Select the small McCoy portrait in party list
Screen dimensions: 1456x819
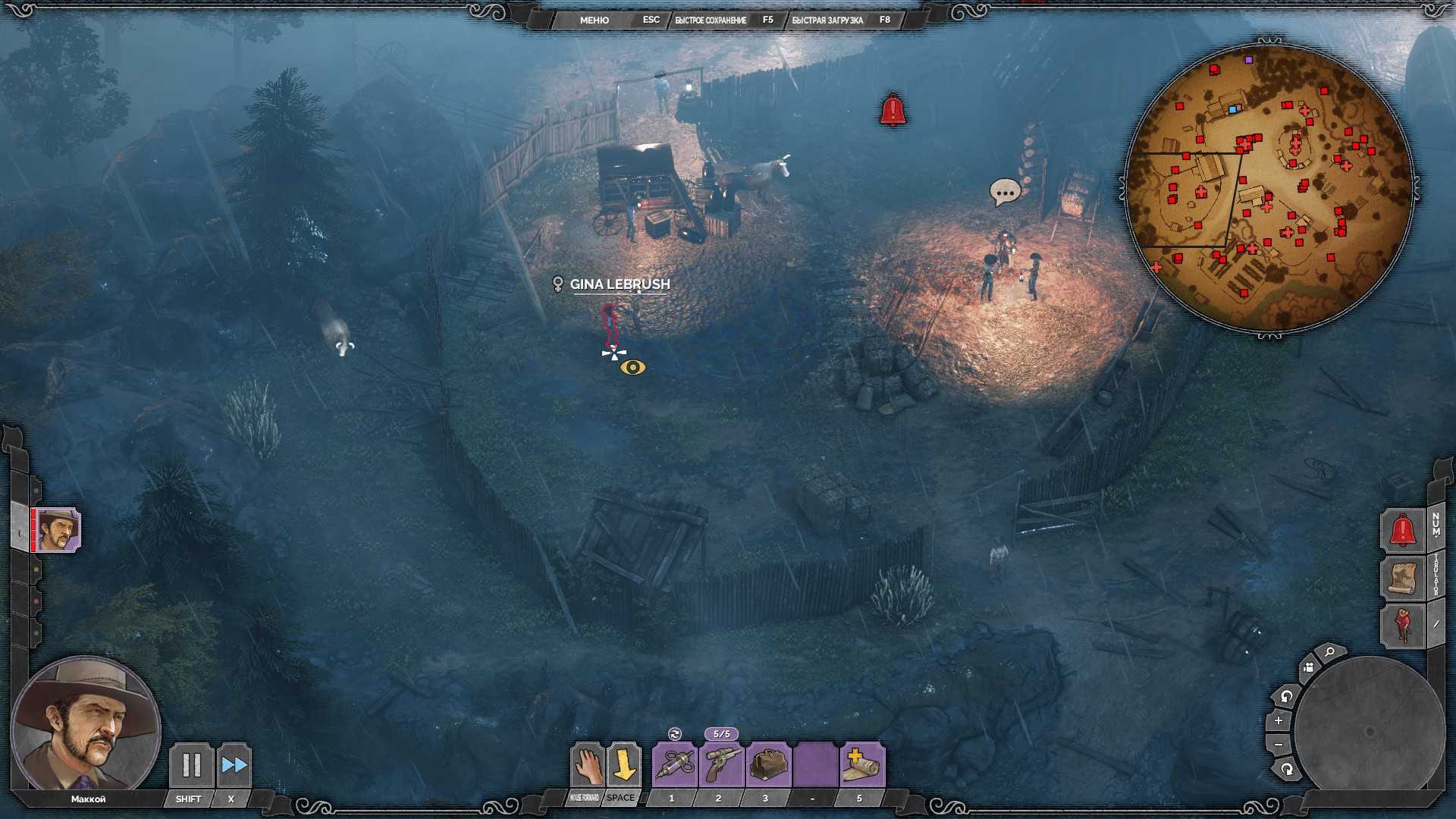tap(58, 529)
